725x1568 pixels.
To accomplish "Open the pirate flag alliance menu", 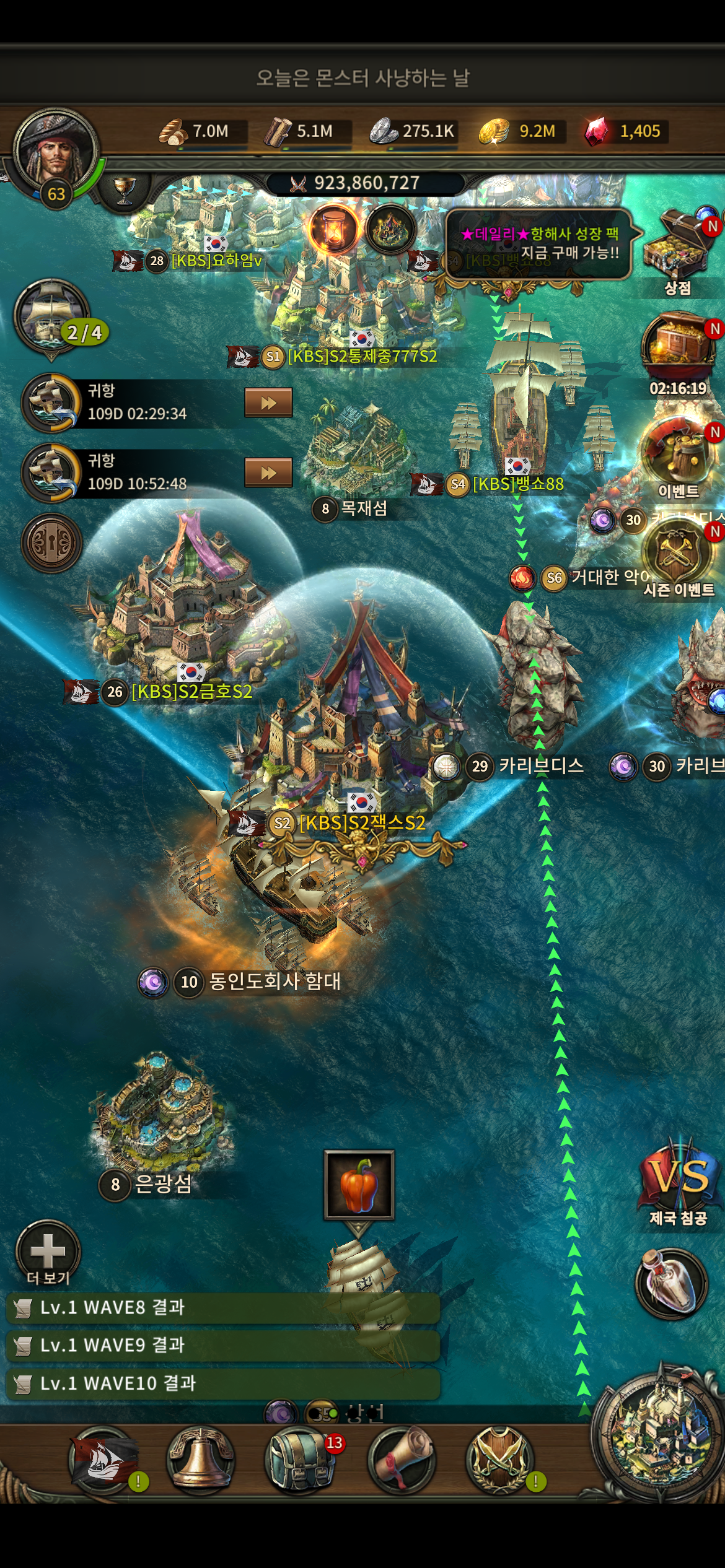I will pyautogui.click(x=101, y=1460).
